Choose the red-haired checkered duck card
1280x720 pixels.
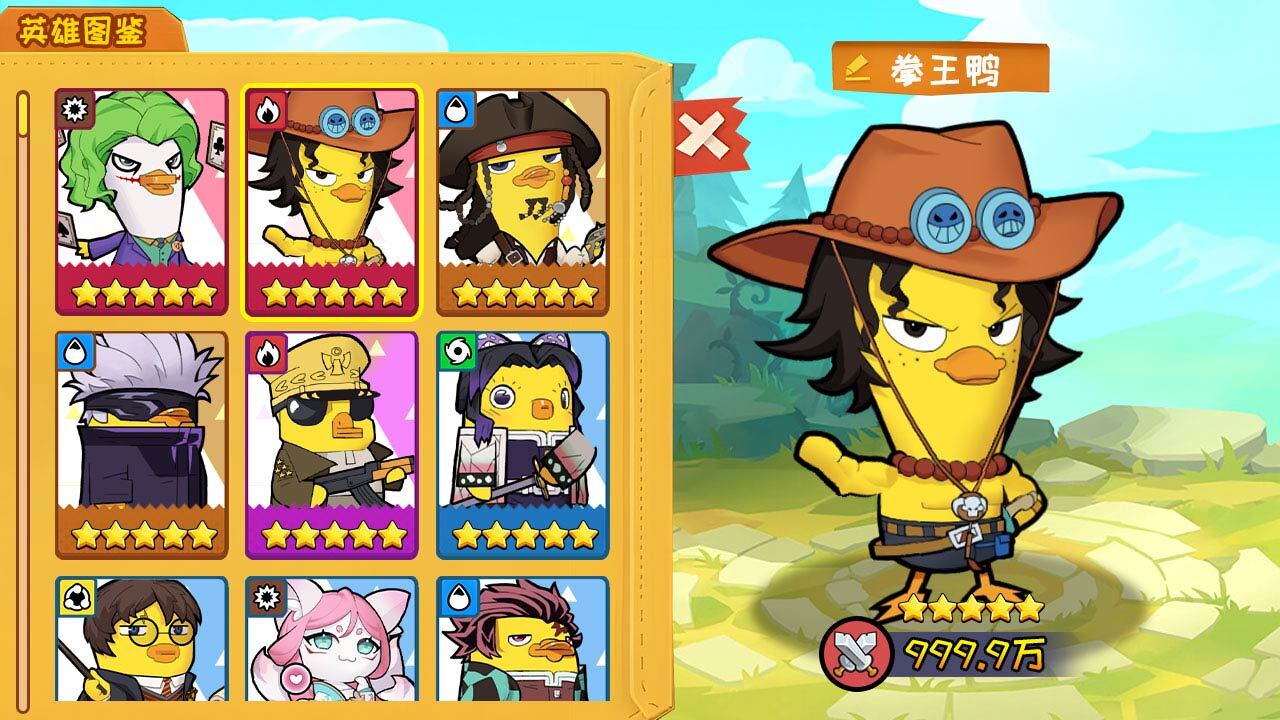[522, 640]
